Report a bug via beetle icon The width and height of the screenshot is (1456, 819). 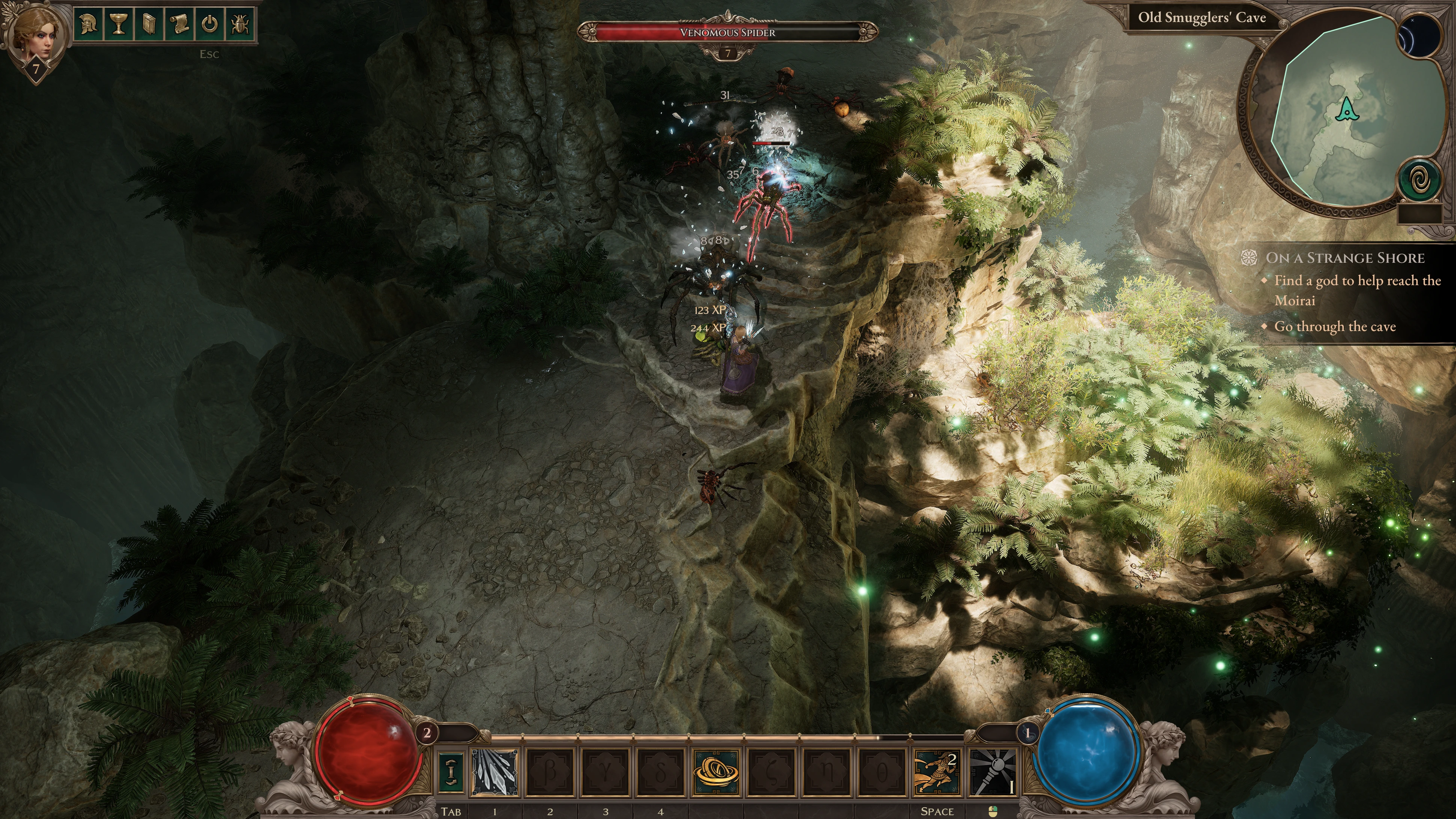pos(240,24)
